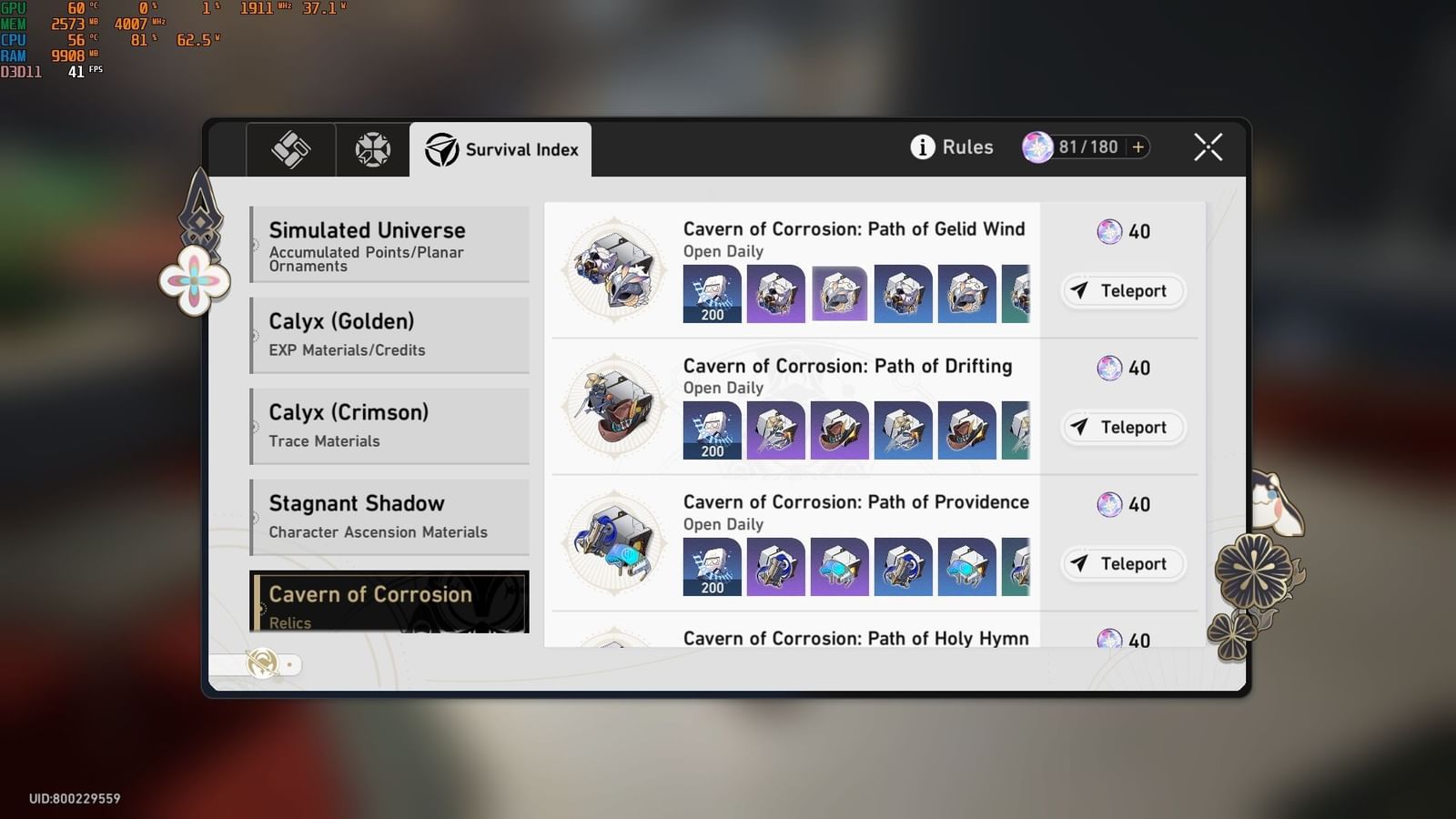The image size is (1456, 819).
Task: Switch to the Survival Index tab
Action: tap(501, 150)
